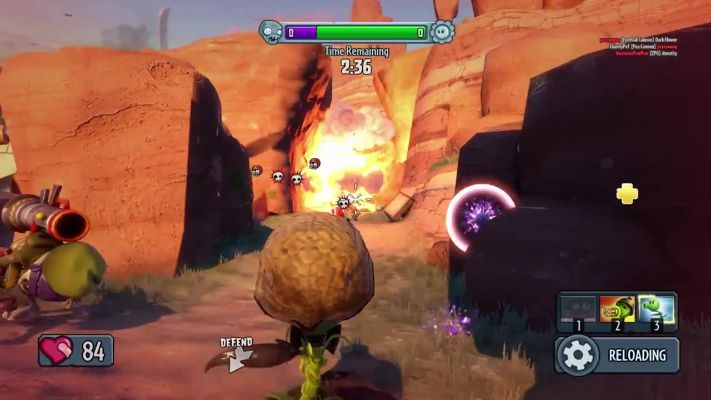This screenshot has height=400, width=711.
Task: Click the gear icon beside Reloading
Action: (x=577, y=355)
